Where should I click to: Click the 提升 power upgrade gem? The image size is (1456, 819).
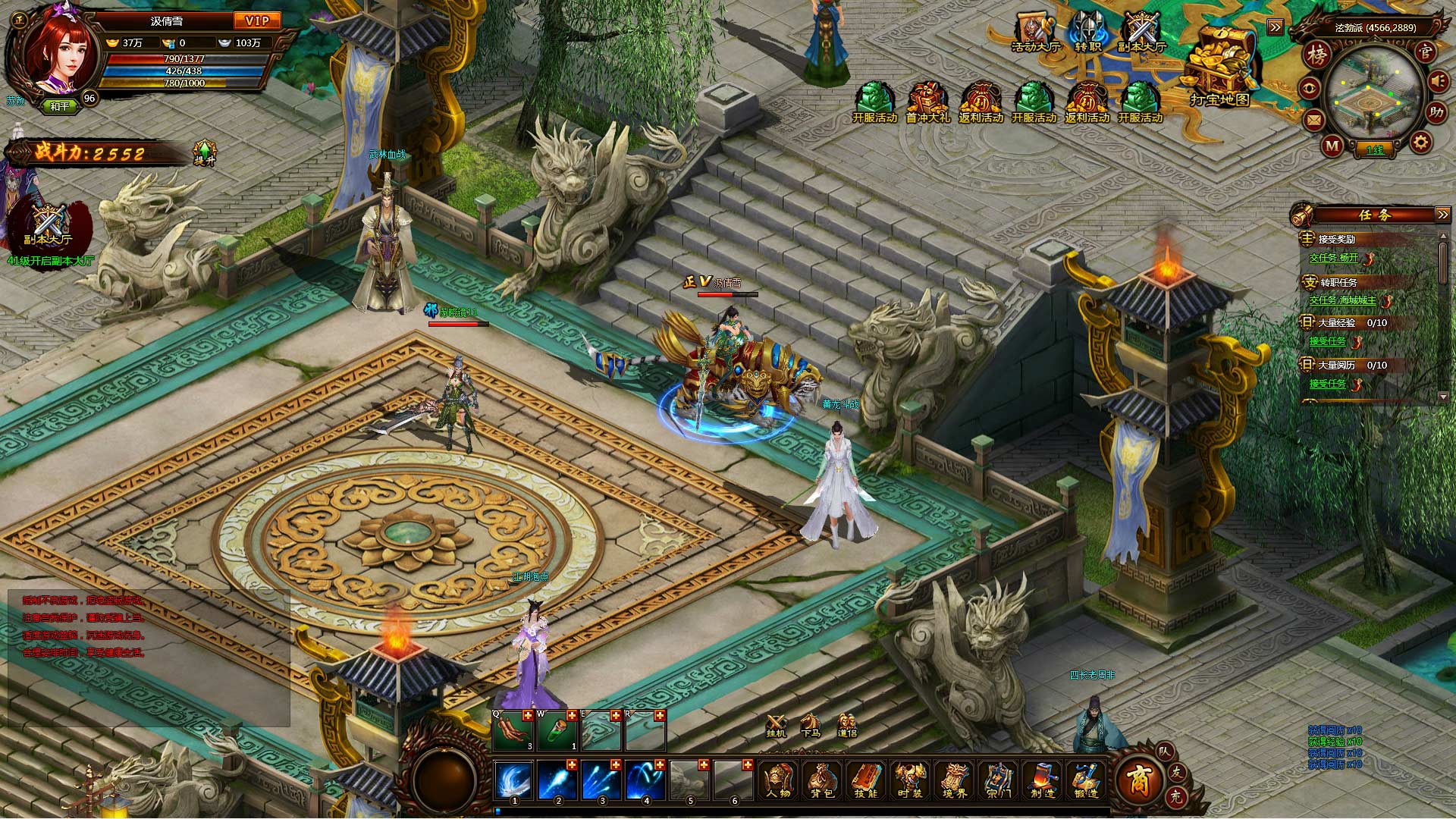coord(205,152)
